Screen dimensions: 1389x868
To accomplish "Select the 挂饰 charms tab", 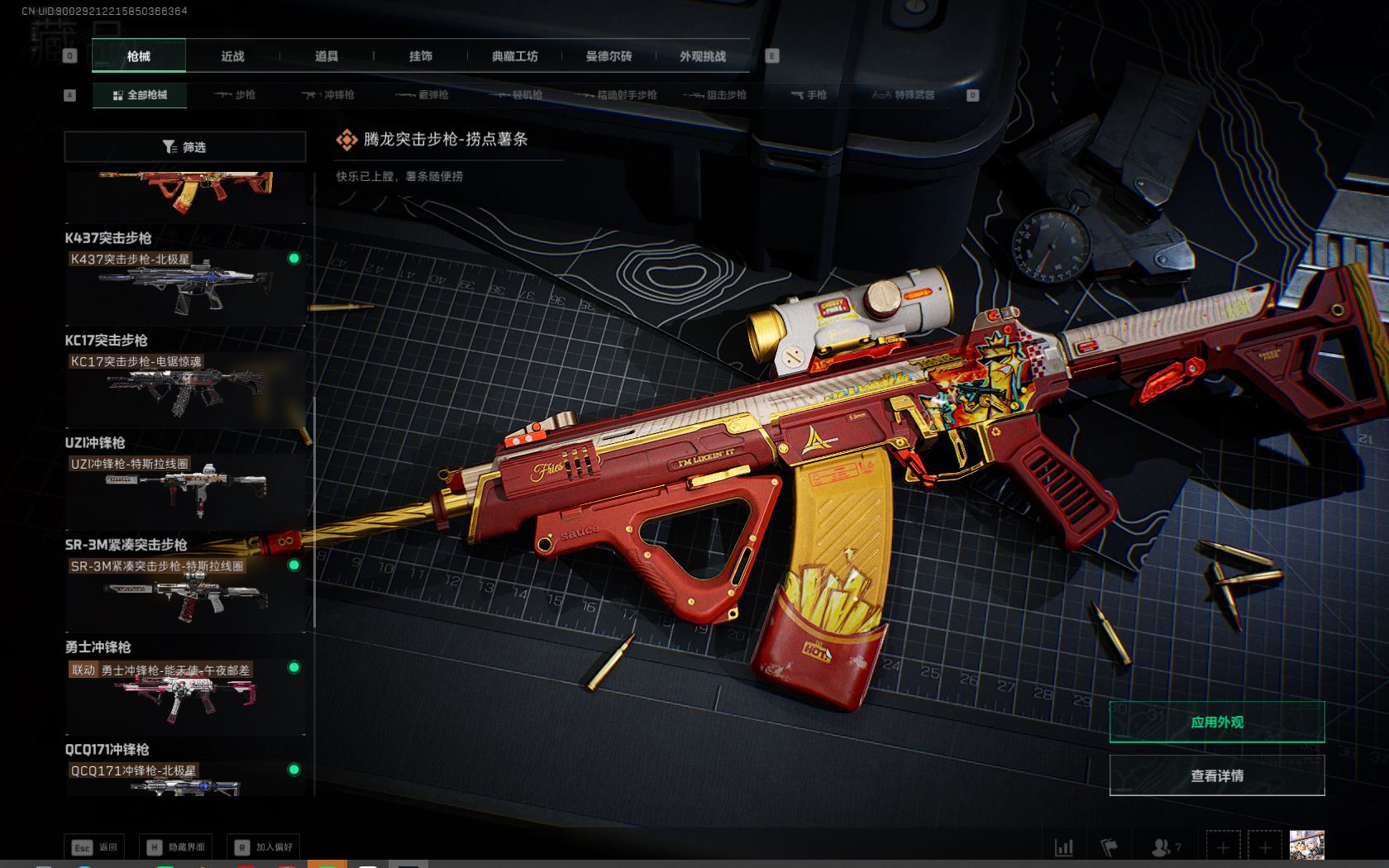I will tap(420, 56).
